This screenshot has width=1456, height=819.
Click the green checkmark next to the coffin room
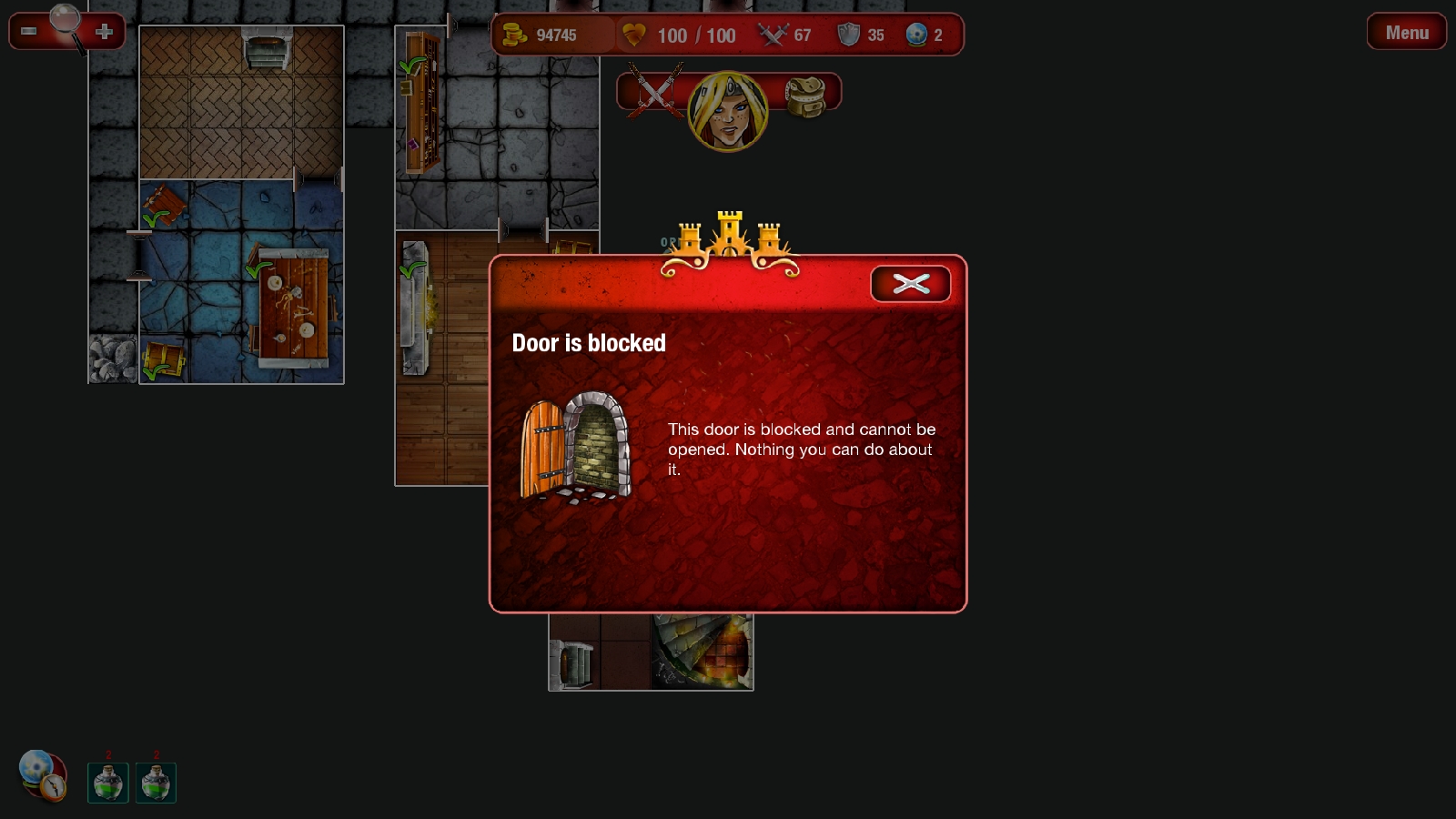[412, 269]
